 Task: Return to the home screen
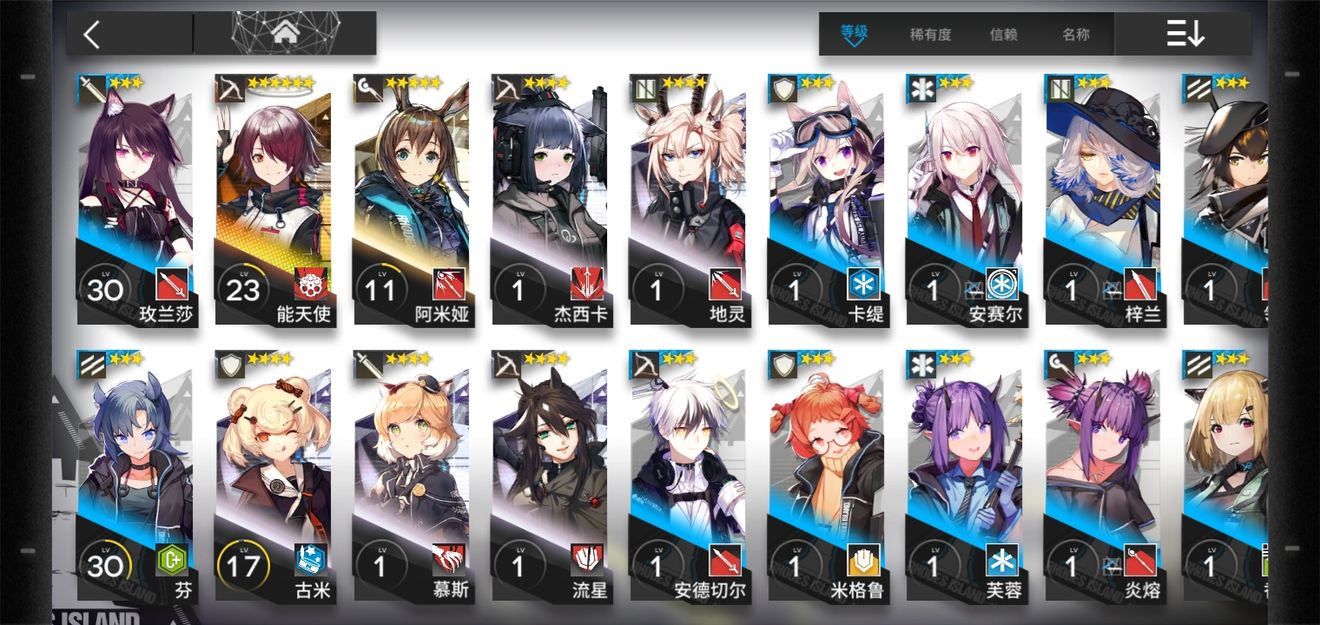(286, 34)
